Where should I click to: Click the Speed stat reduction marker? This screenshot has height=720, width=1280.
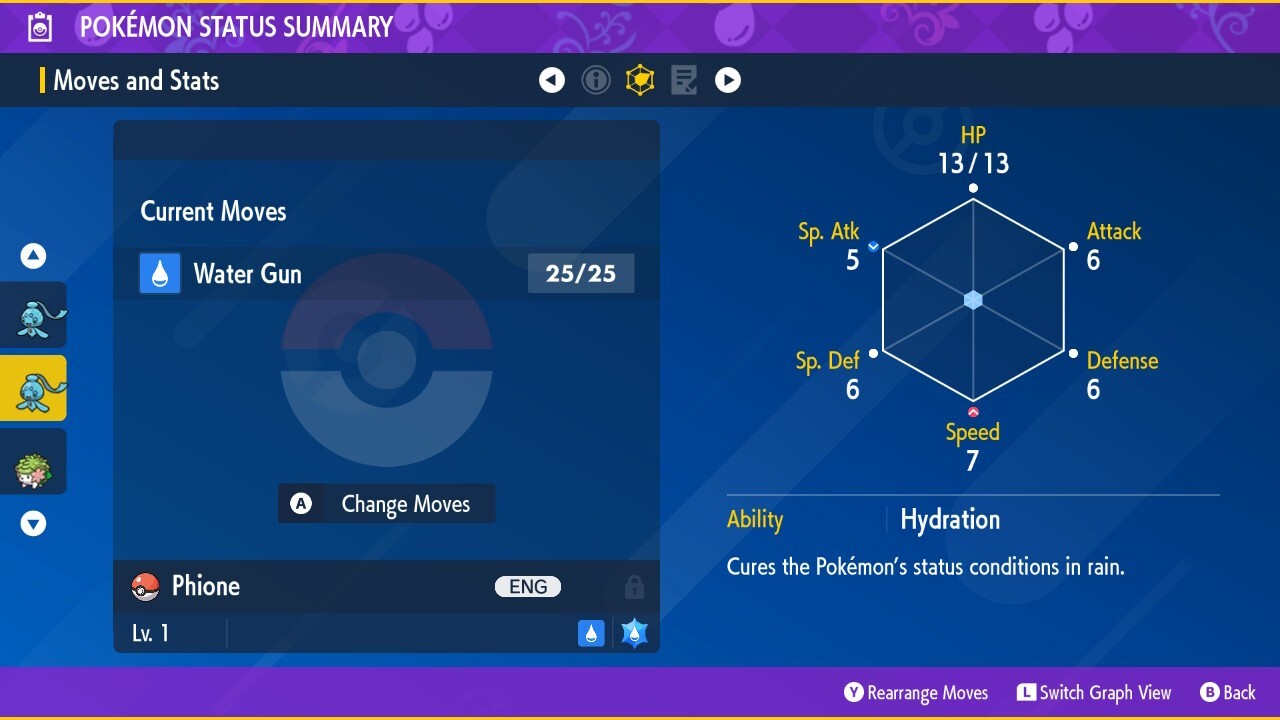971,410
